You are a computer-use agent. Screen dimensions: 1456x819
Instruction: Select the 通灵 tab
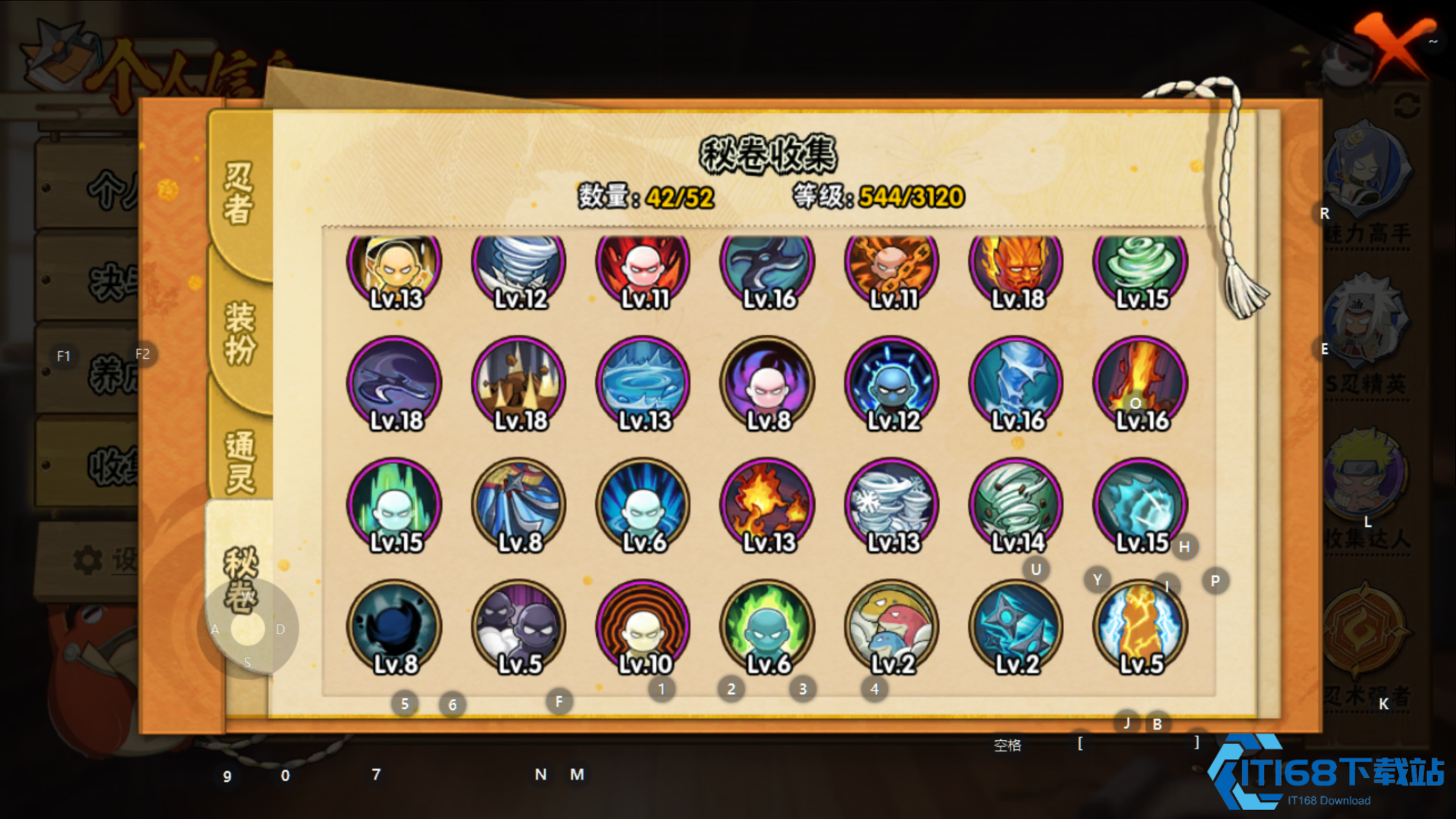pyautogui.click(x=240, y=461)
